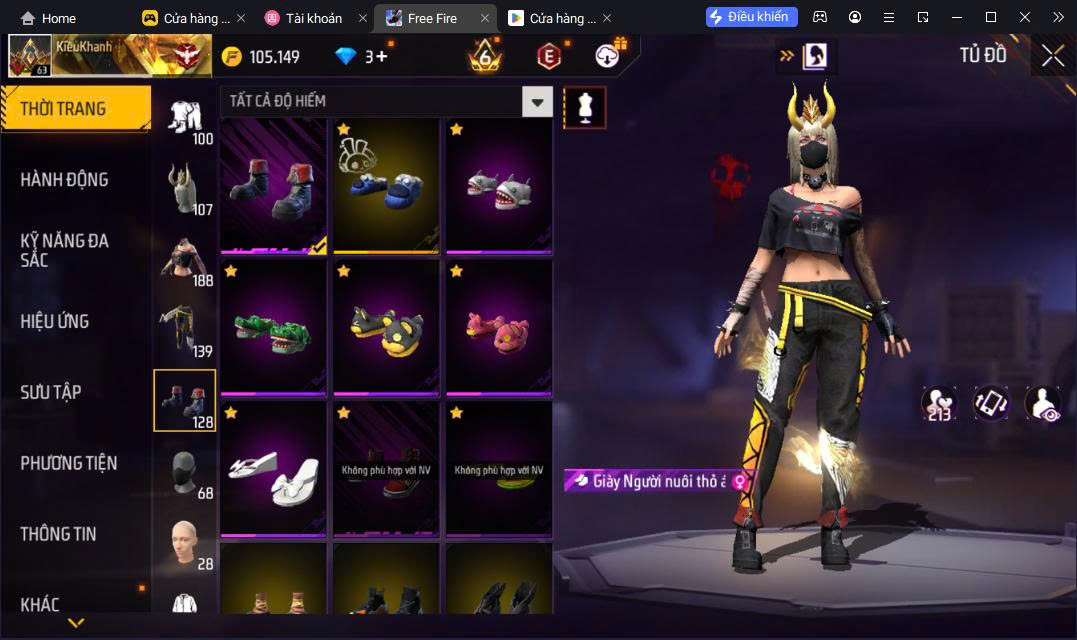Select the Kỹ Năng Đa Sắc section

(65, 250)
